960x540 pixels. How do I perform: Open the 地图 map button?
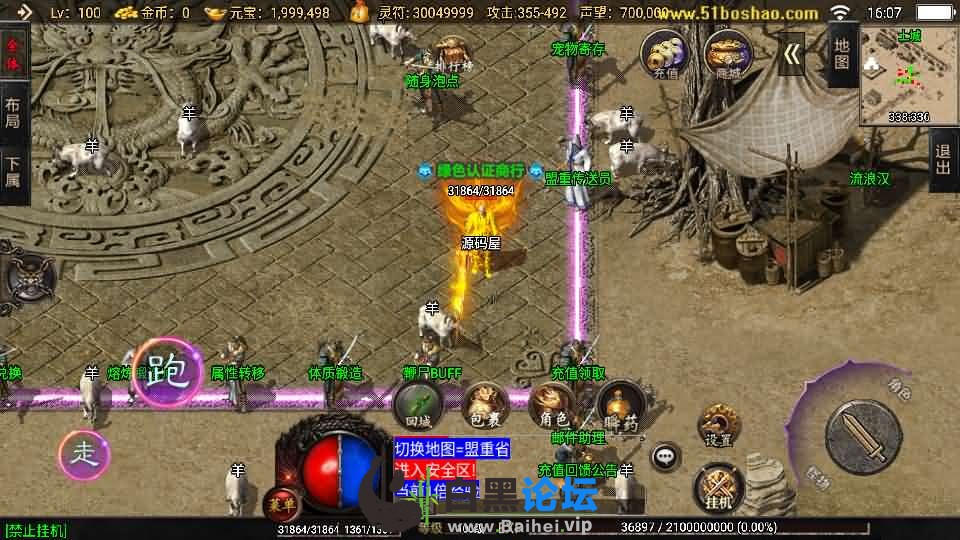click(x=842, y=53)
